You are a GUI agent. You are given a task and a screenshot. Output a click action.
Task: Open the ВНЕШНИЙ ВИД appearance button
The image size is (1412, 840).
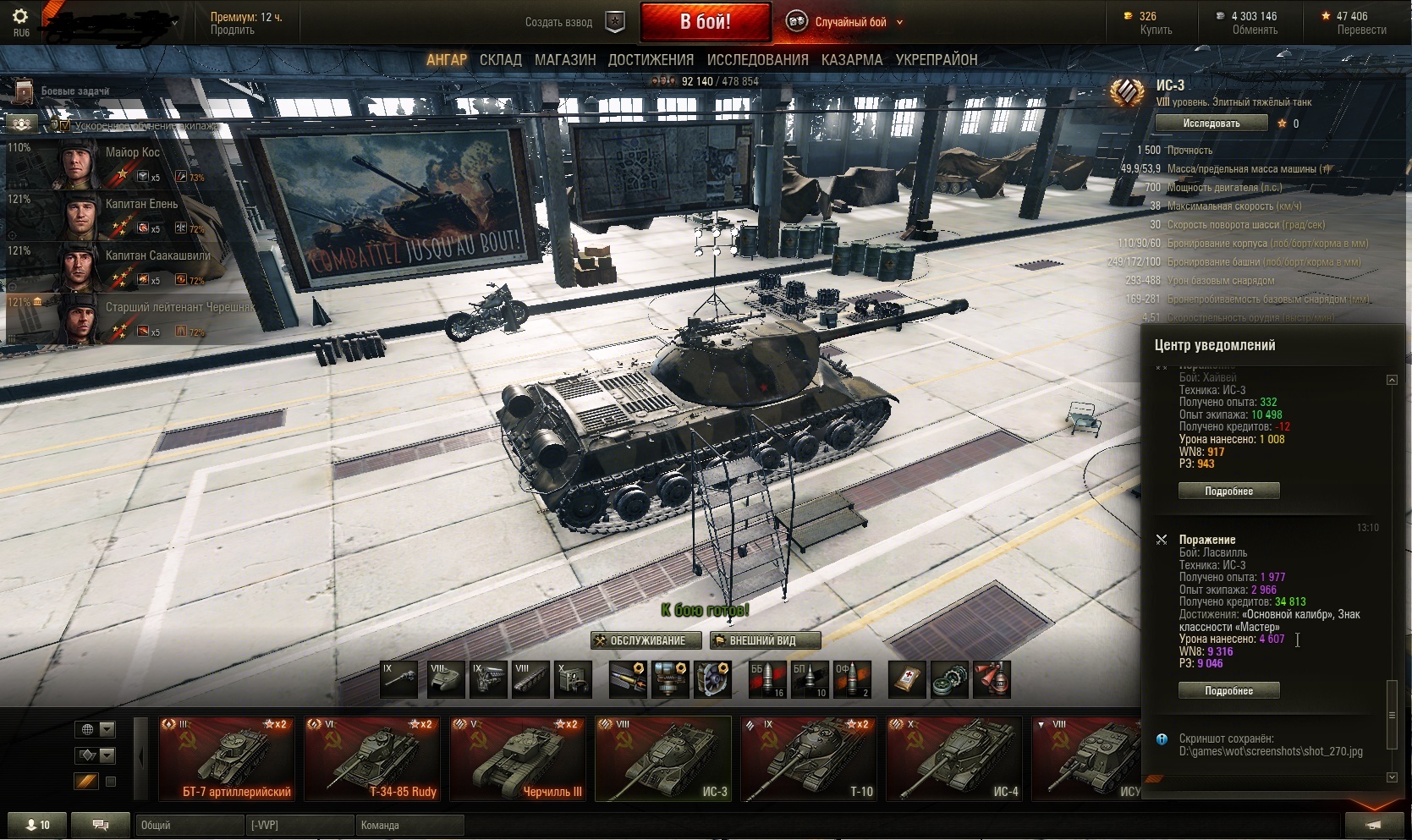pos(765,640)
